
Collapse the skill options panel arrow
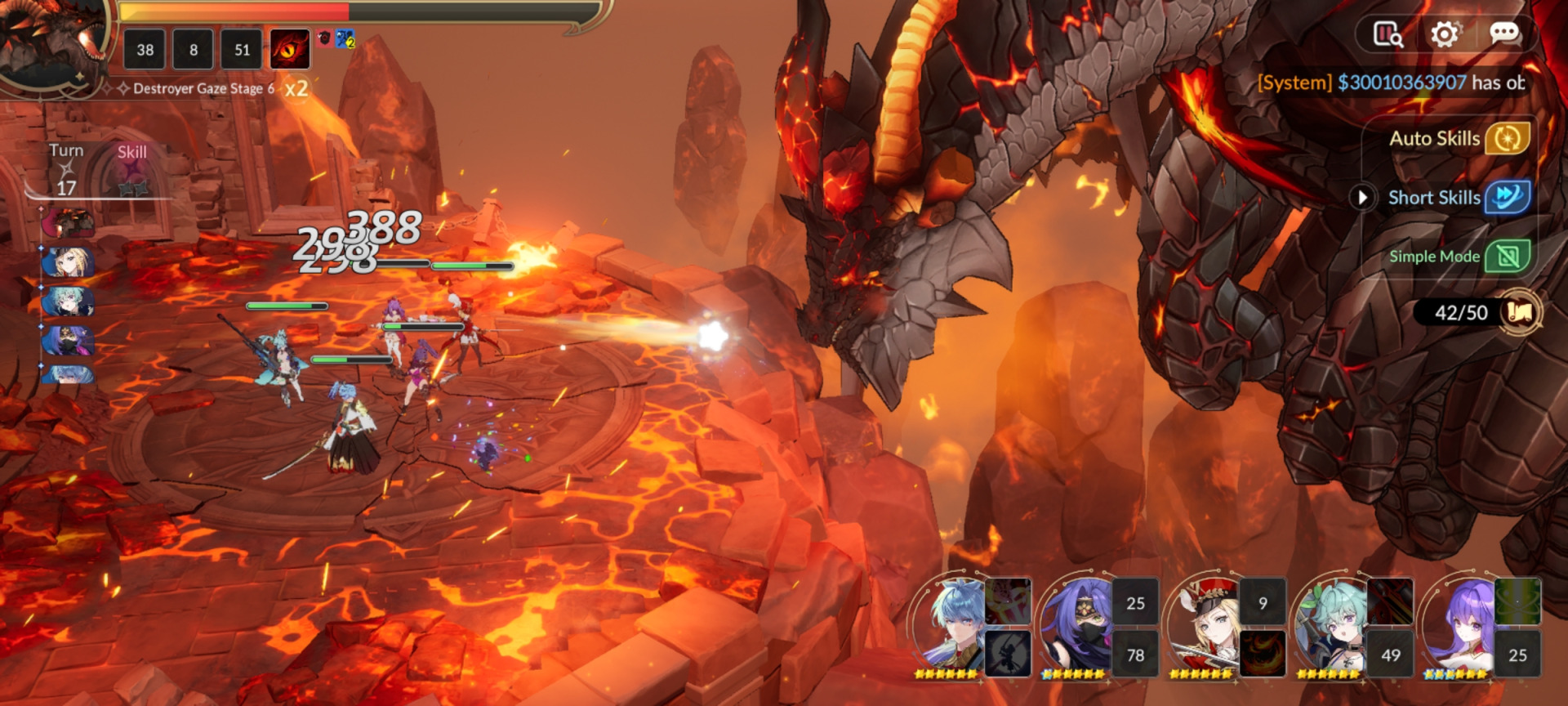[1361, 198]
